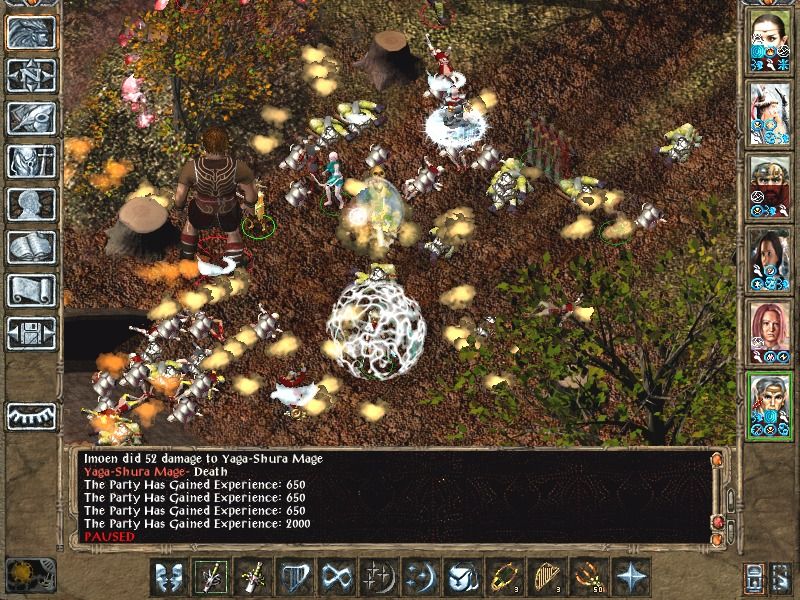800x600 pixels.
Task: Select the bearded dwarf's portrait
Action: tap(770, 184)
